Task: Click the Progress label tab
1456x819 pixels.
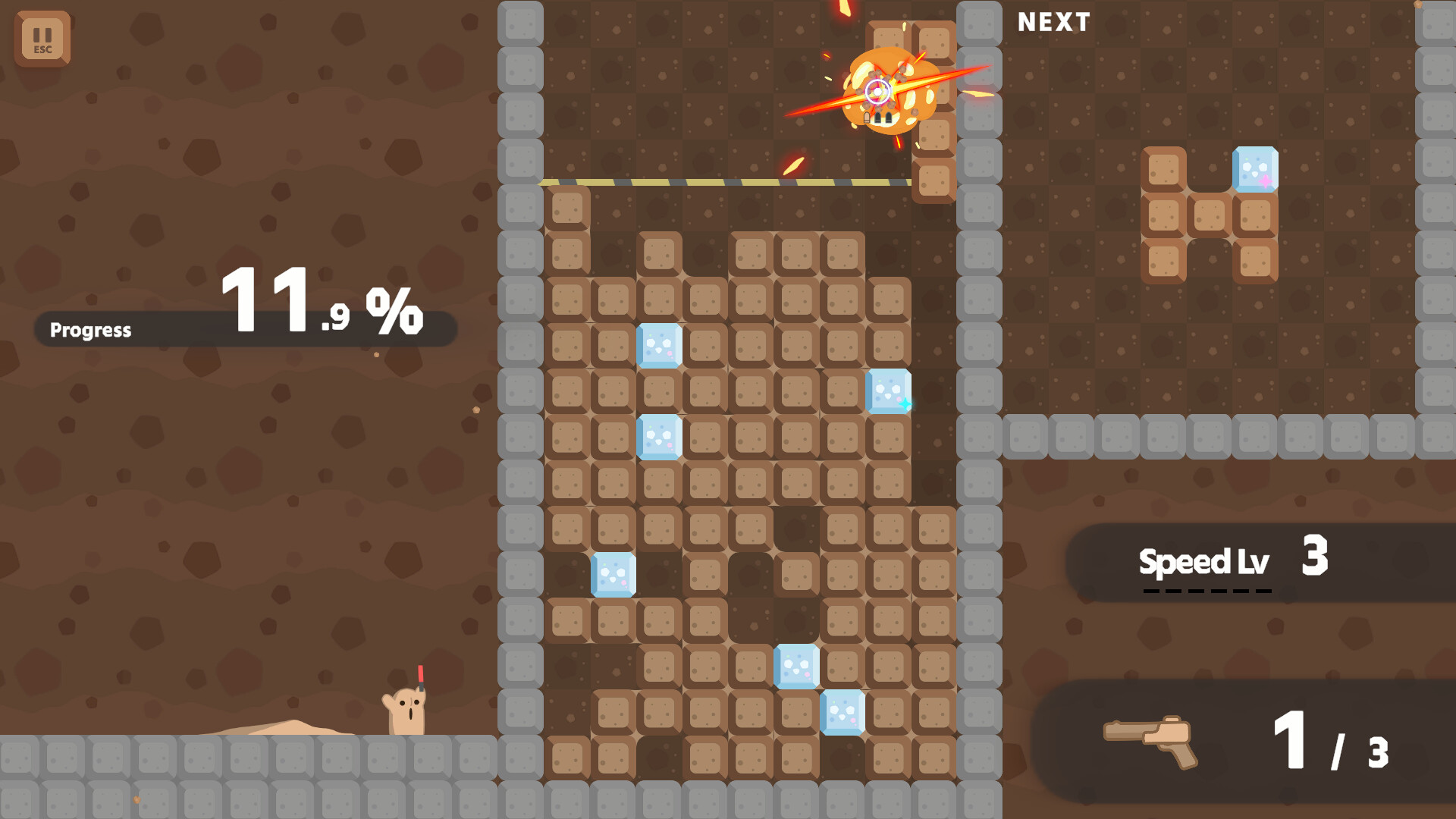Action: pyautogui.click(x=91, y=330)
